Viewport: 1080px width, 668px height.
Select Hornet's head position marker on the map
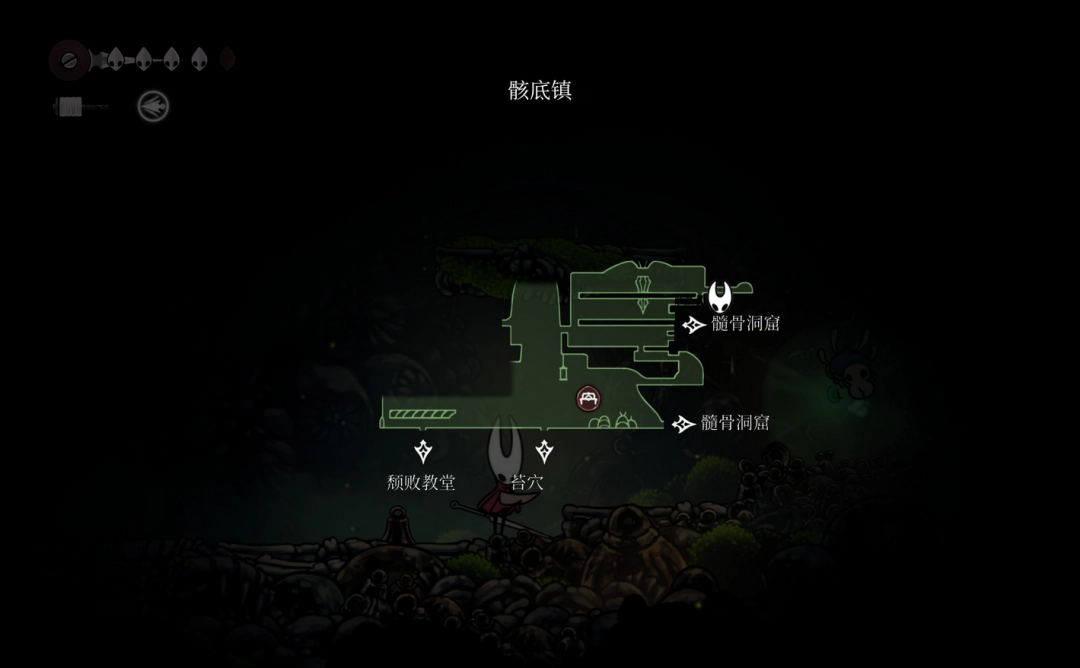(x=720, y=296)
